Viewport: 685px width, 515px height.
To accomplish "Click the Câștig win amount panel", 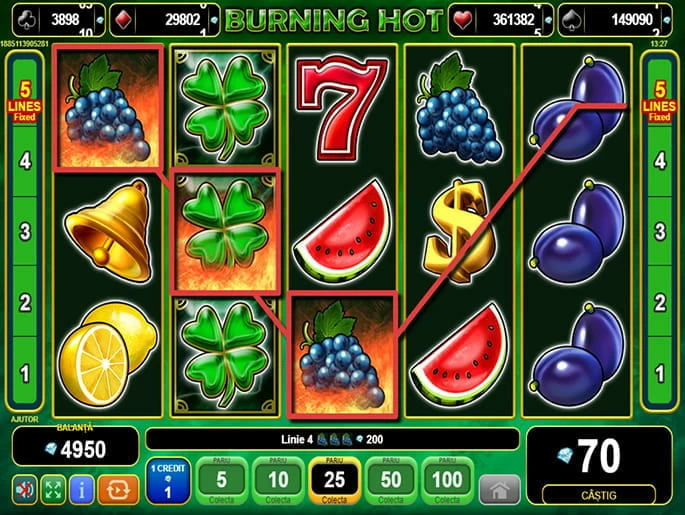I will pos(599,465).
